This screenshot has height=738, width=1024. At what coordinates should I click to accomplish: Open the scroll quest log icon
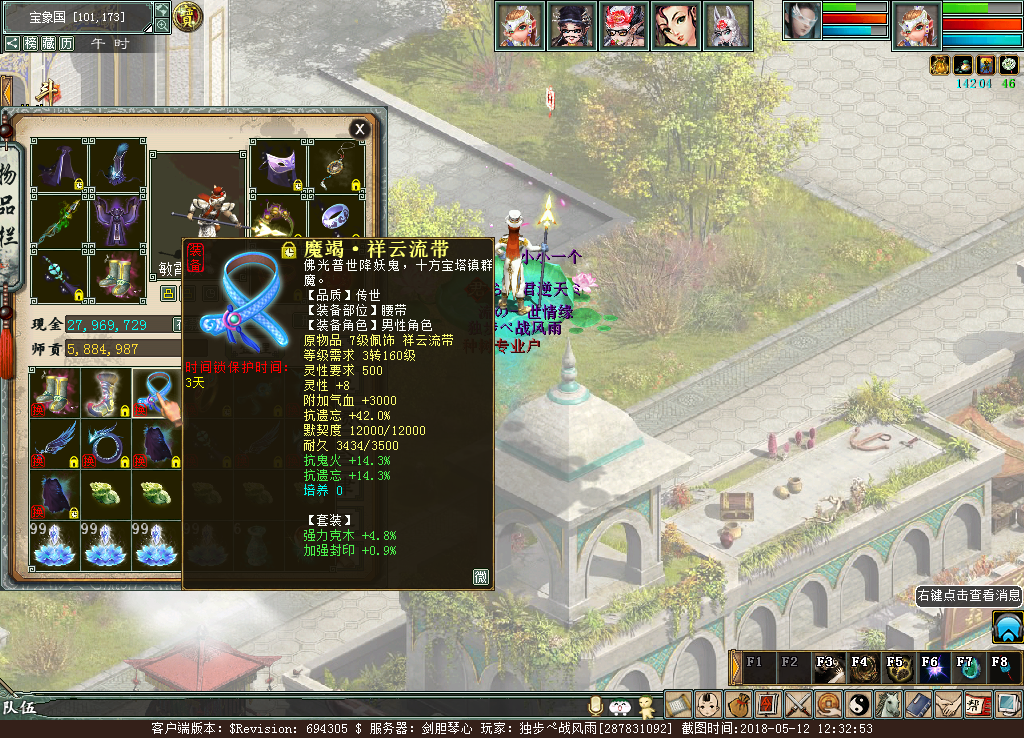click(x=678, y=704)
